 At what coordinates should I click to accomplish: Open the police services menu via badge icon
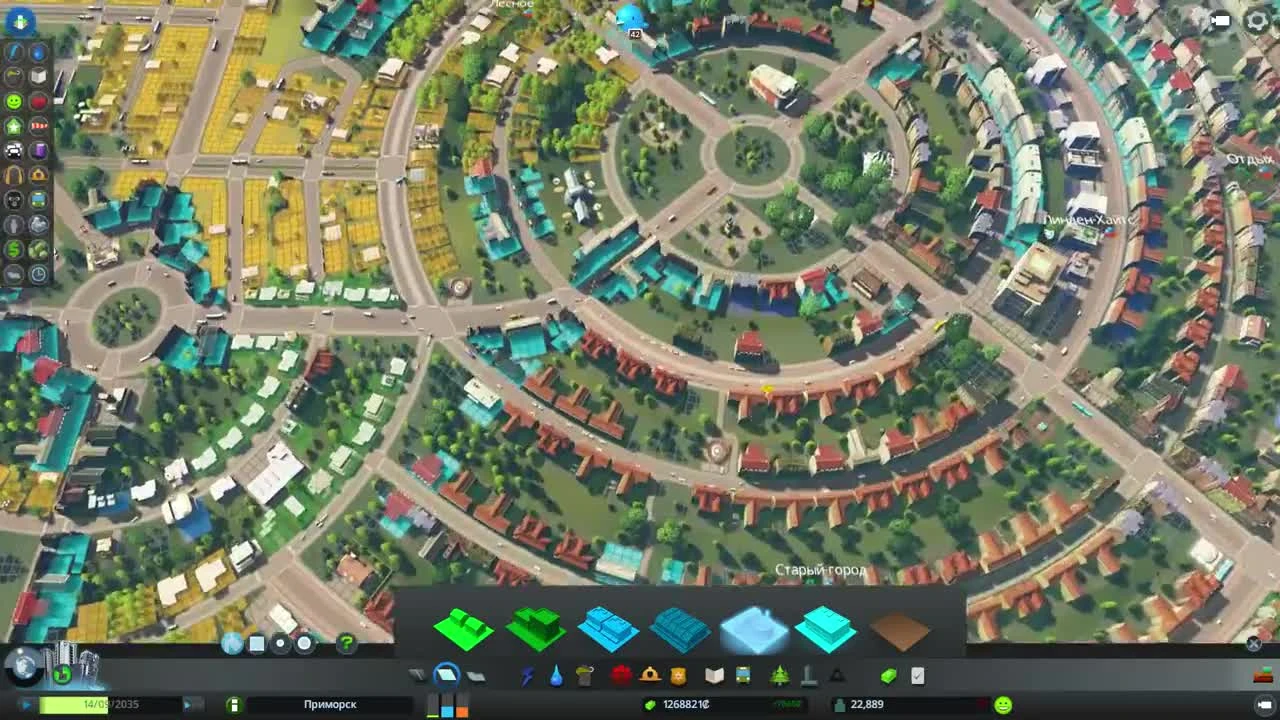click(676, 674)
